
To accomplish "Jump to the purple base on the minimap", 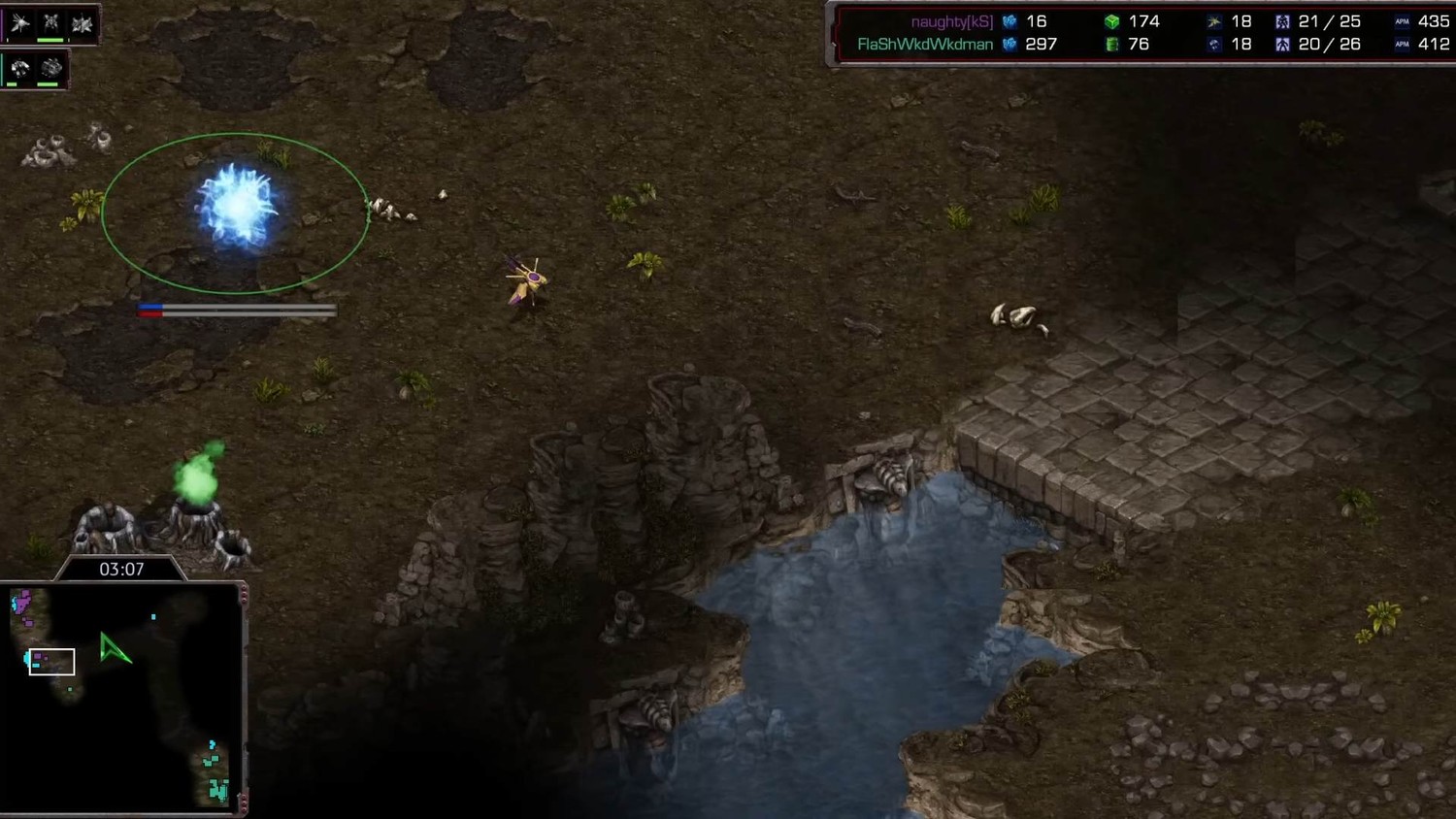I will pos(21,606).
